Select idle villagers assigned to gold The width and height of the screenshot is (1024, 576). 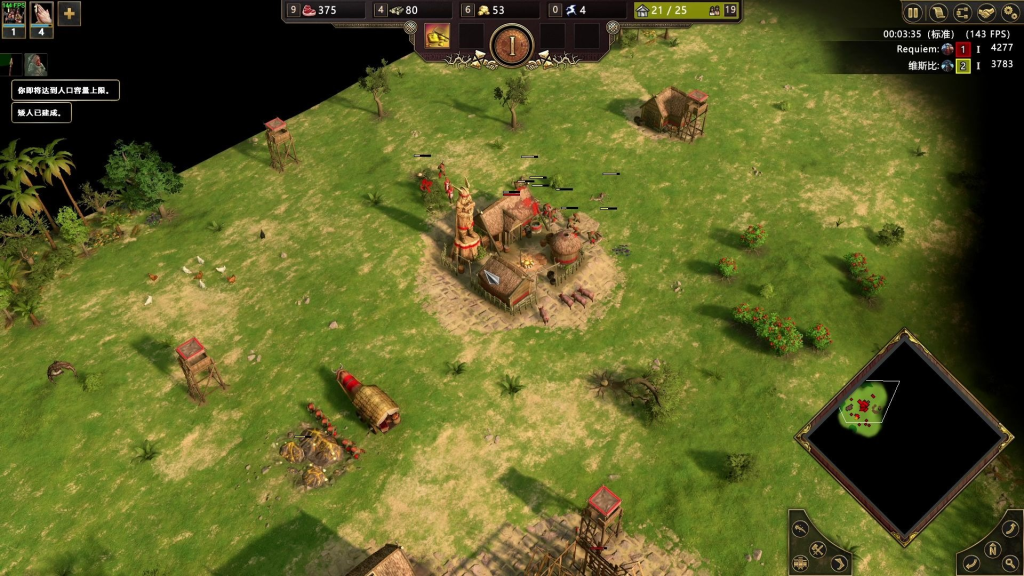point(466,11)
